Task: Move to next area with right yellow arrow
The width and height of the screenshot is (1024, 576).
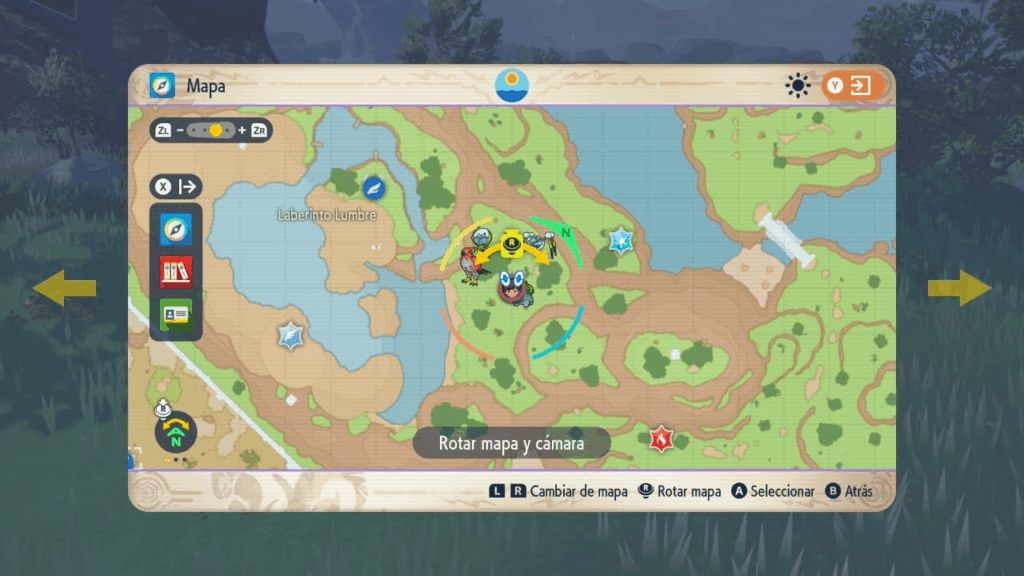Action: click(x=959, y=288)
